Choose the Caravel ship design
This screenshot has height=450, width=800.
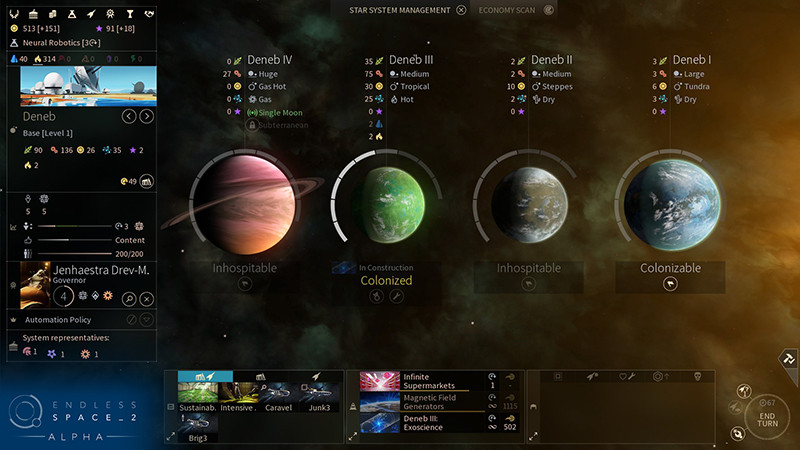point(278,396)
